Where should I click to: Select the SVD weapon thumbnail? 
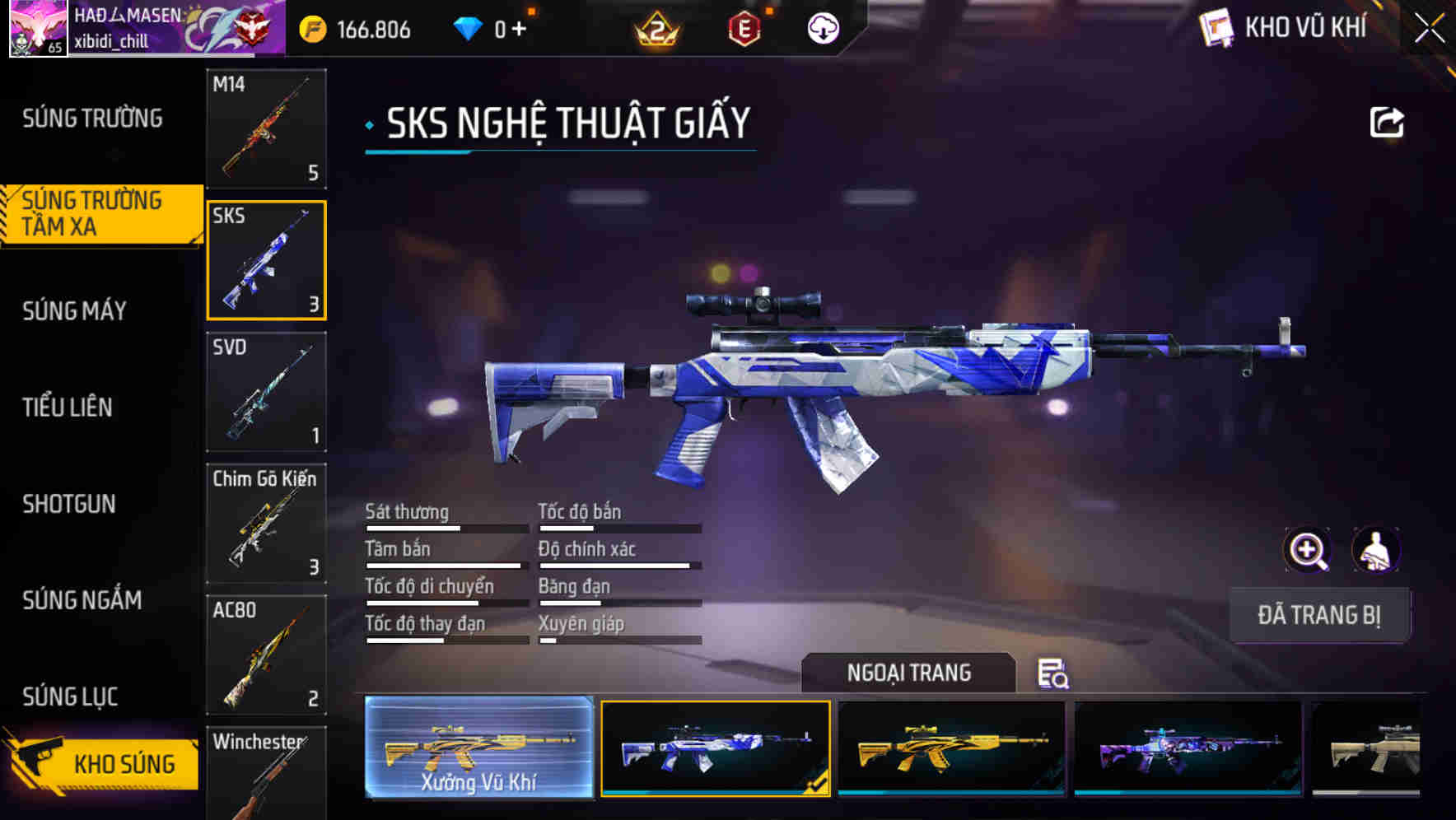266,393
